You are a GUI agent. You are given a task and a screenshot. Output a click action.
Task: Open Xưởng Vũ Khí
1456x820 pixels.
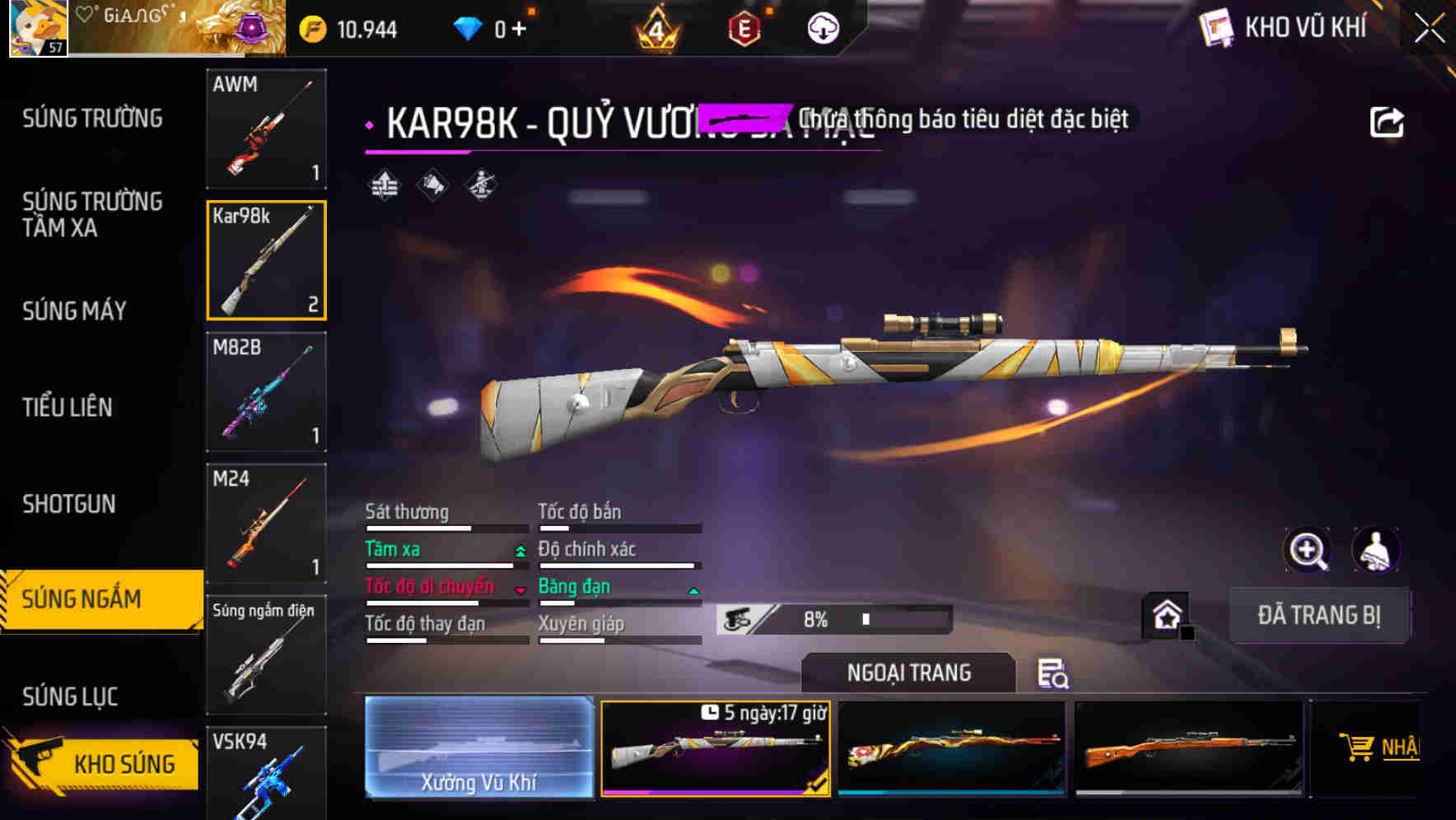pyautogui.click(x=479, y=748)
